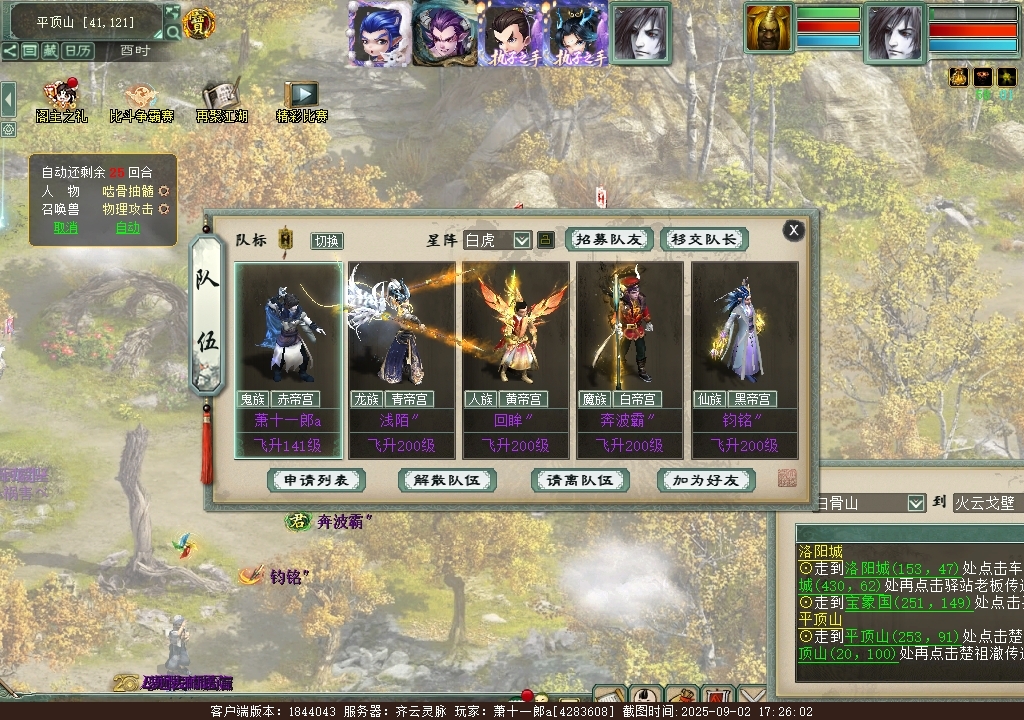The height and width of the screenshot is (720, 1024).
Task: Cancel auto-battle with green 取消 link
Action: point(66,227)
